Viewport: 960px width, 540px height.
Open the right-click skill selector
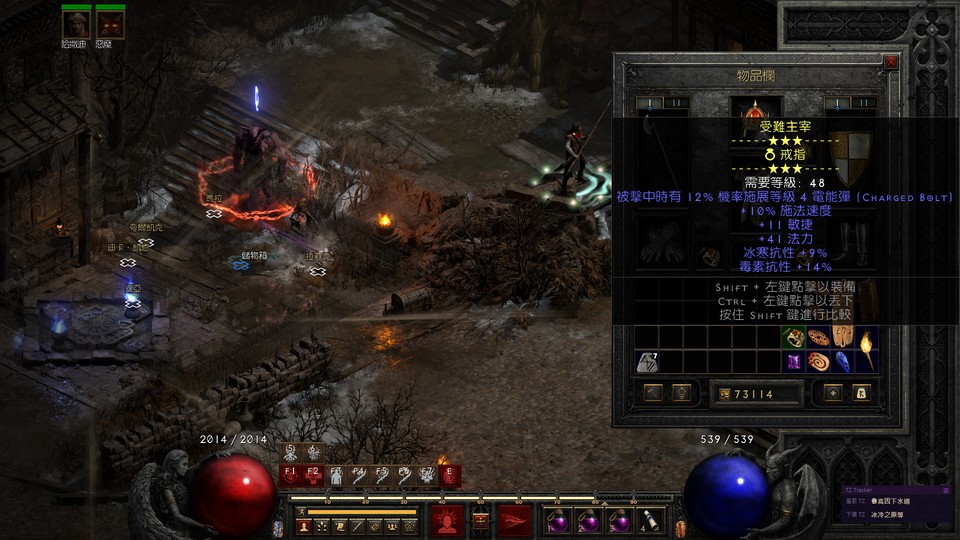point(515,519)
